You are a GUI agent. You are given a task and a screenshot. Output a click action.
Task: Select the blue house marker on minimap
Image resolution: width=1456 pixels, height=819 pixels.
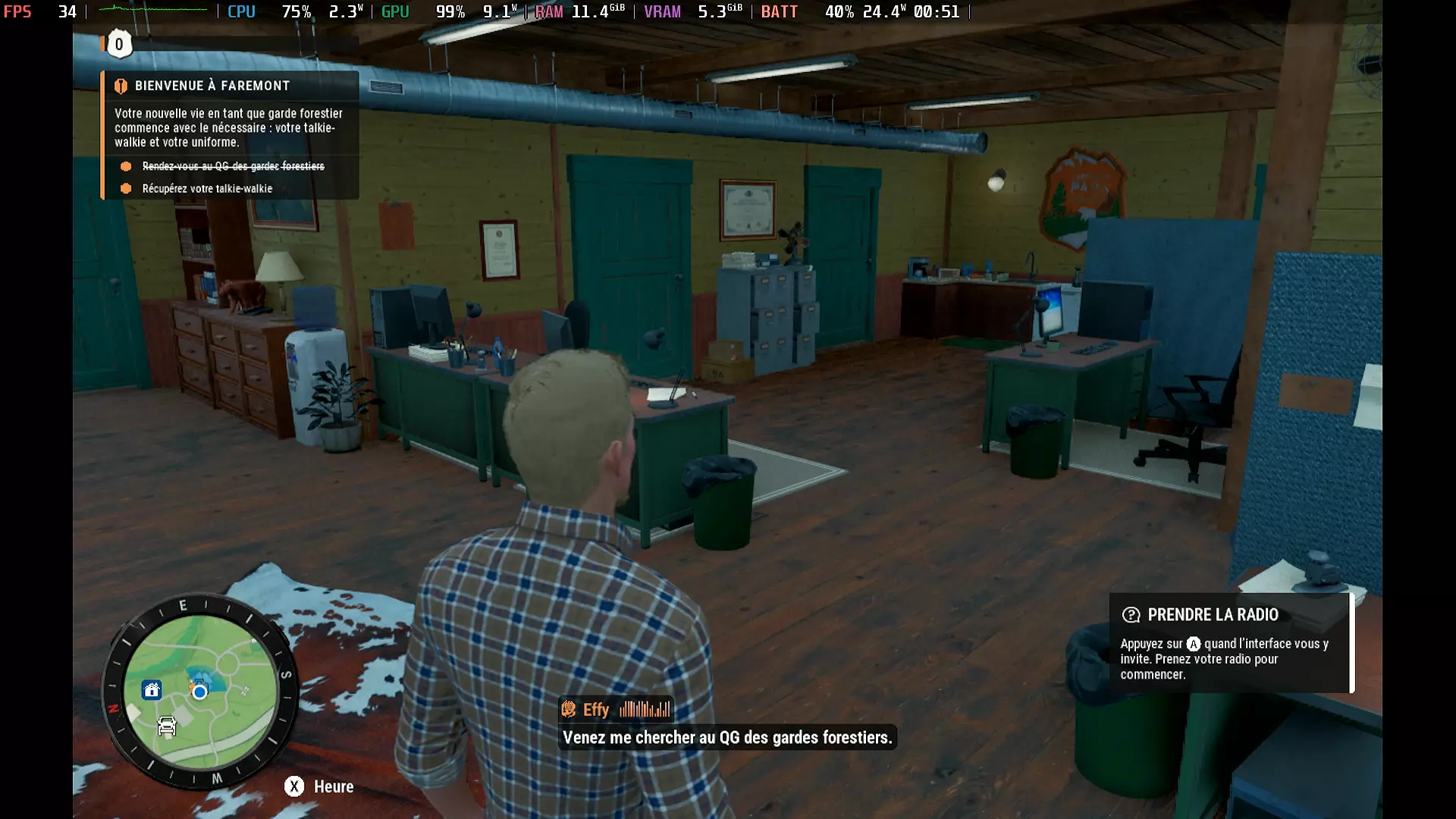(x=152, y=690)
